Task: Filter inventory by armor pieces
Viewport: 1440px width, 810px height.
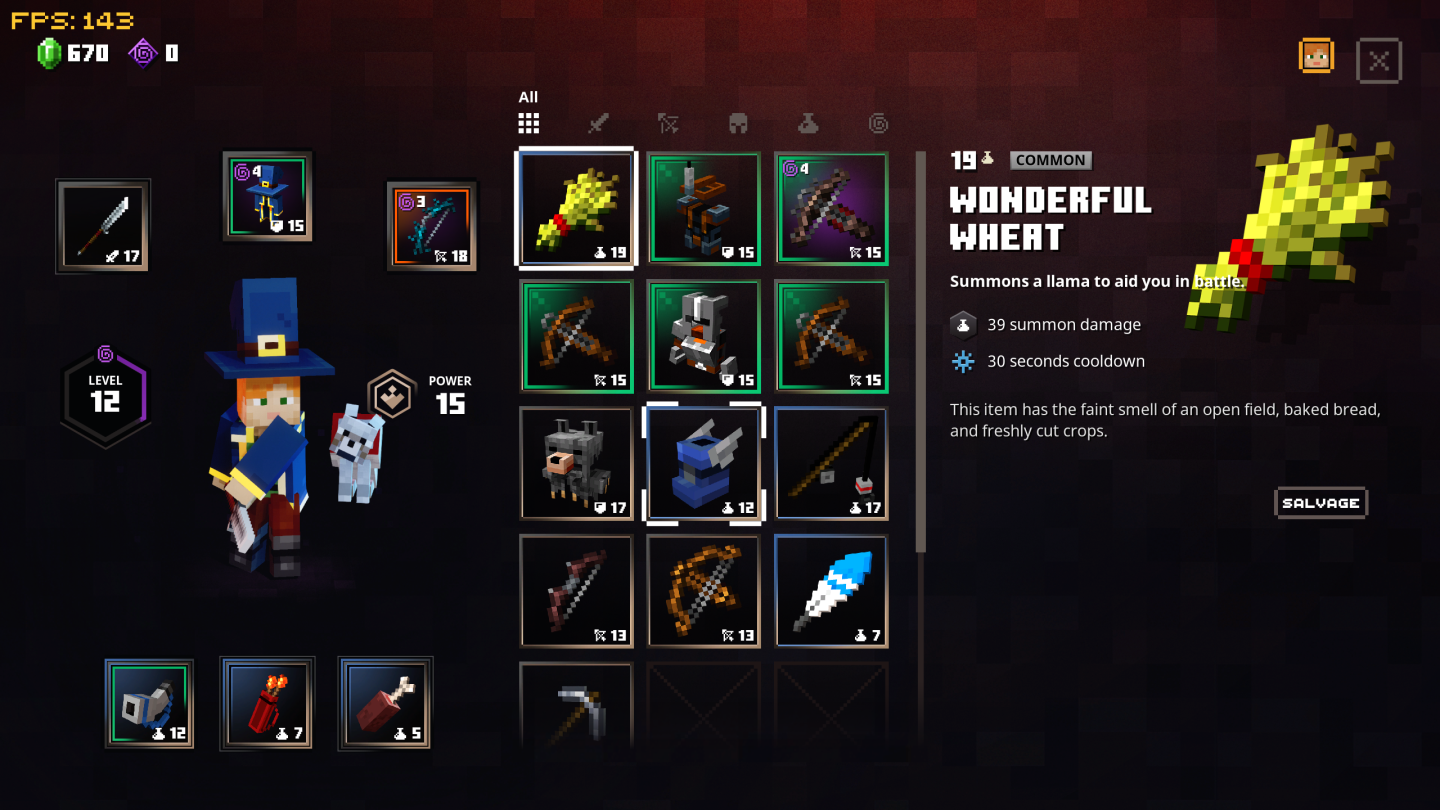Action: [x=737, y=122]
